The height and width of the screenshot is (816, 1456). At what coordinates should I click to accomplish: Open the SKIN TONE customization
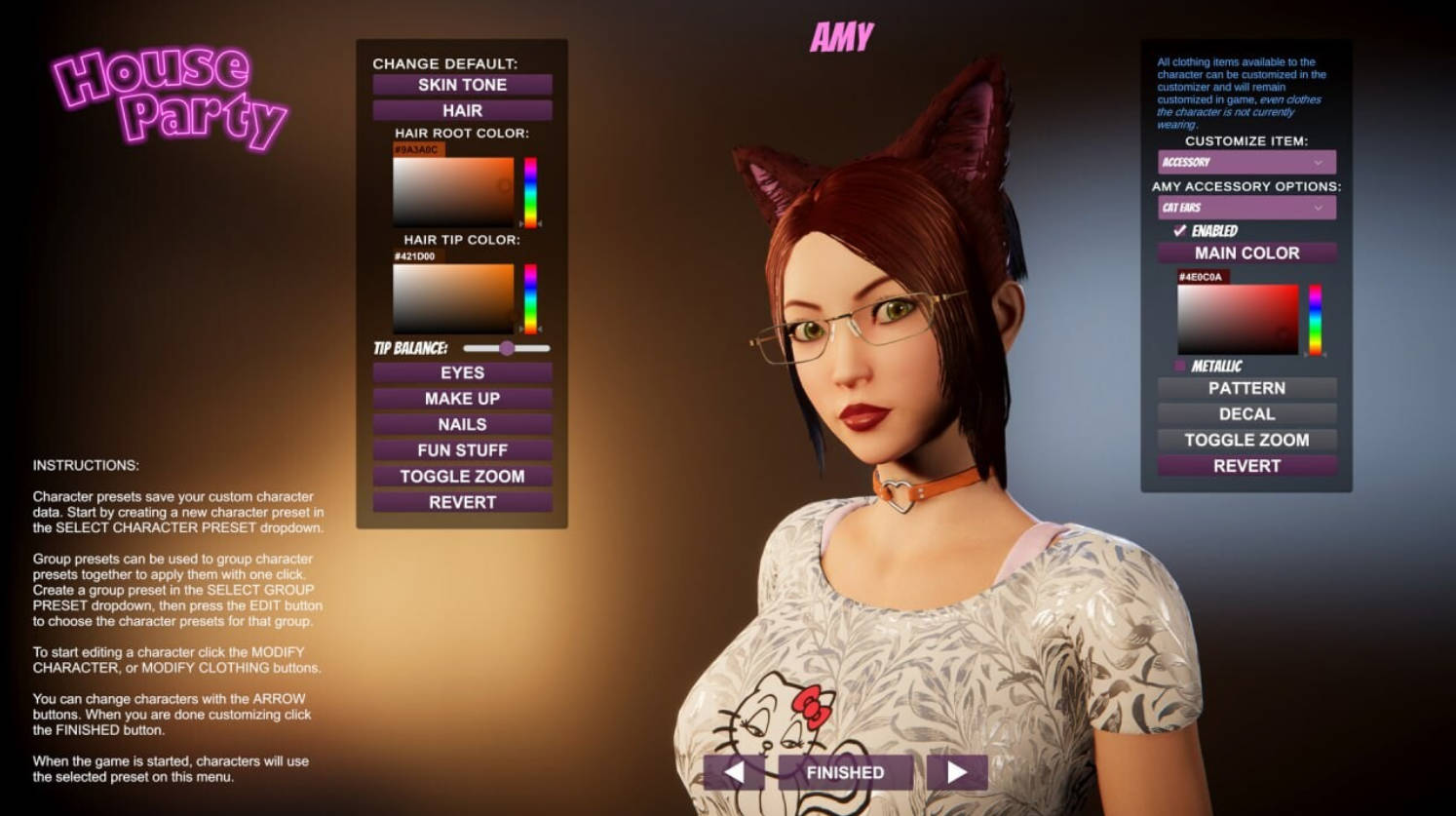point(462,84)
